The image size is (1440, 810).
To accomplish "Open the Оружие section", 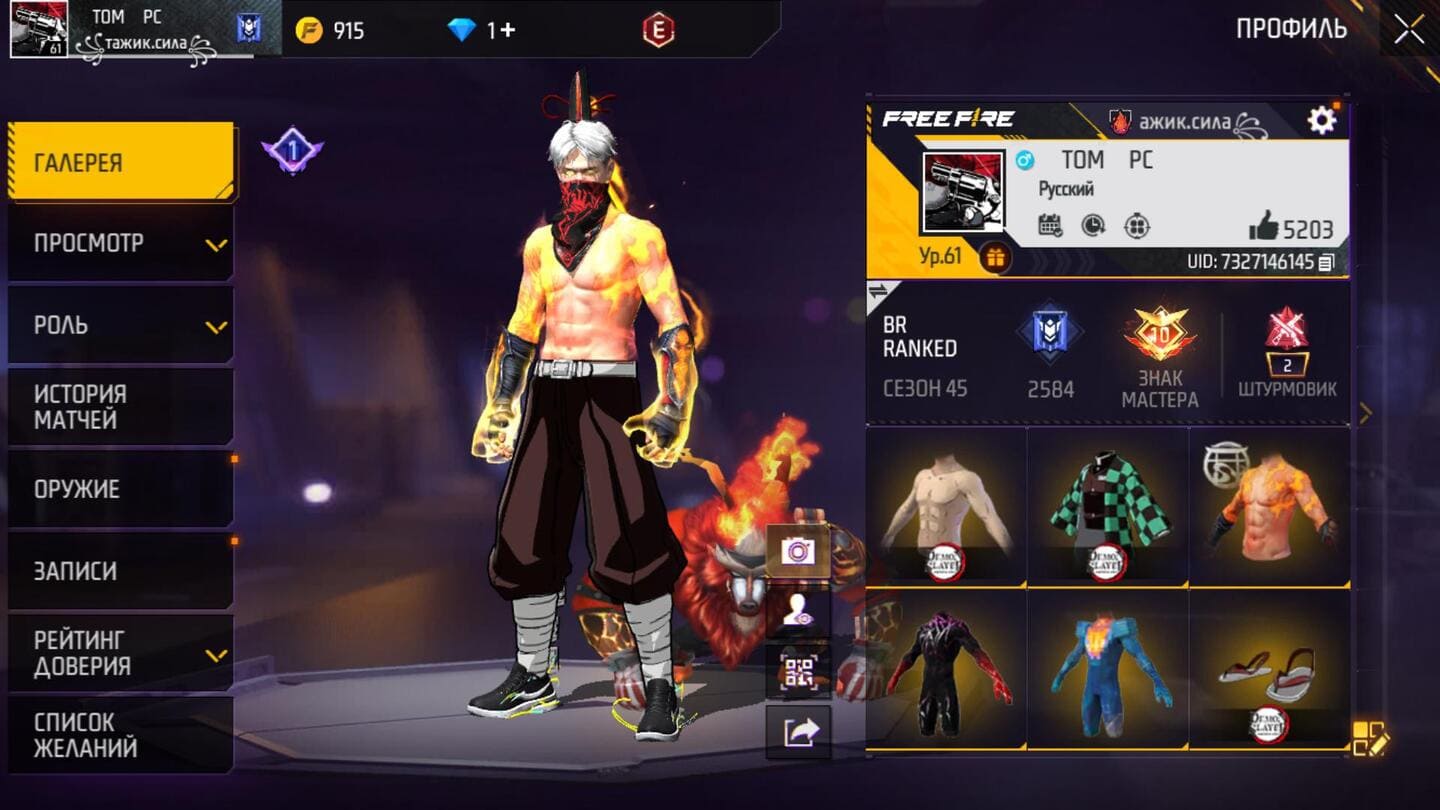I will coord(121,489).
